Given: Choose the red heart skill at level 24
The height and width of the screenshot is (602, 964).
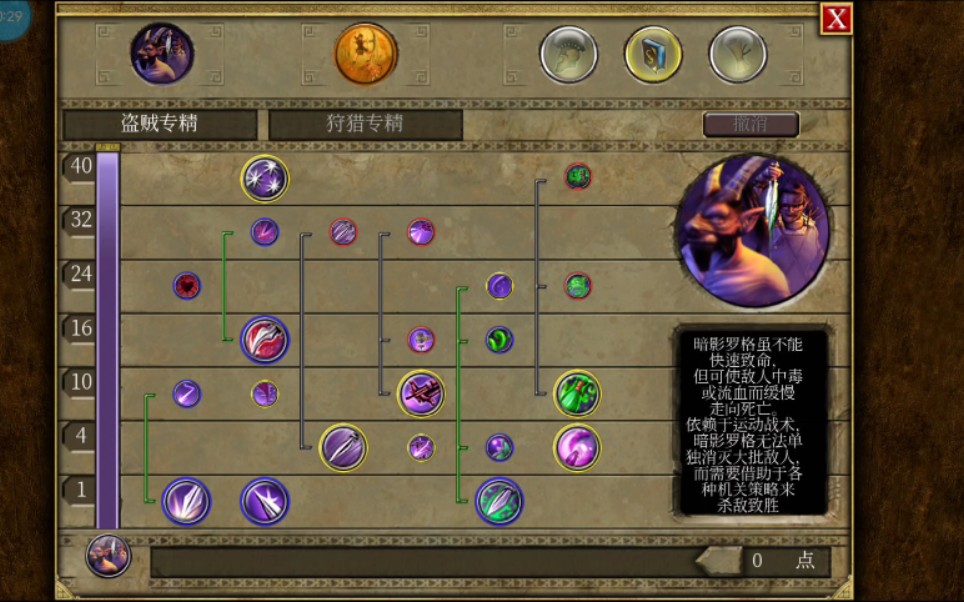Looking at the screenshot, I should [187, 286].
